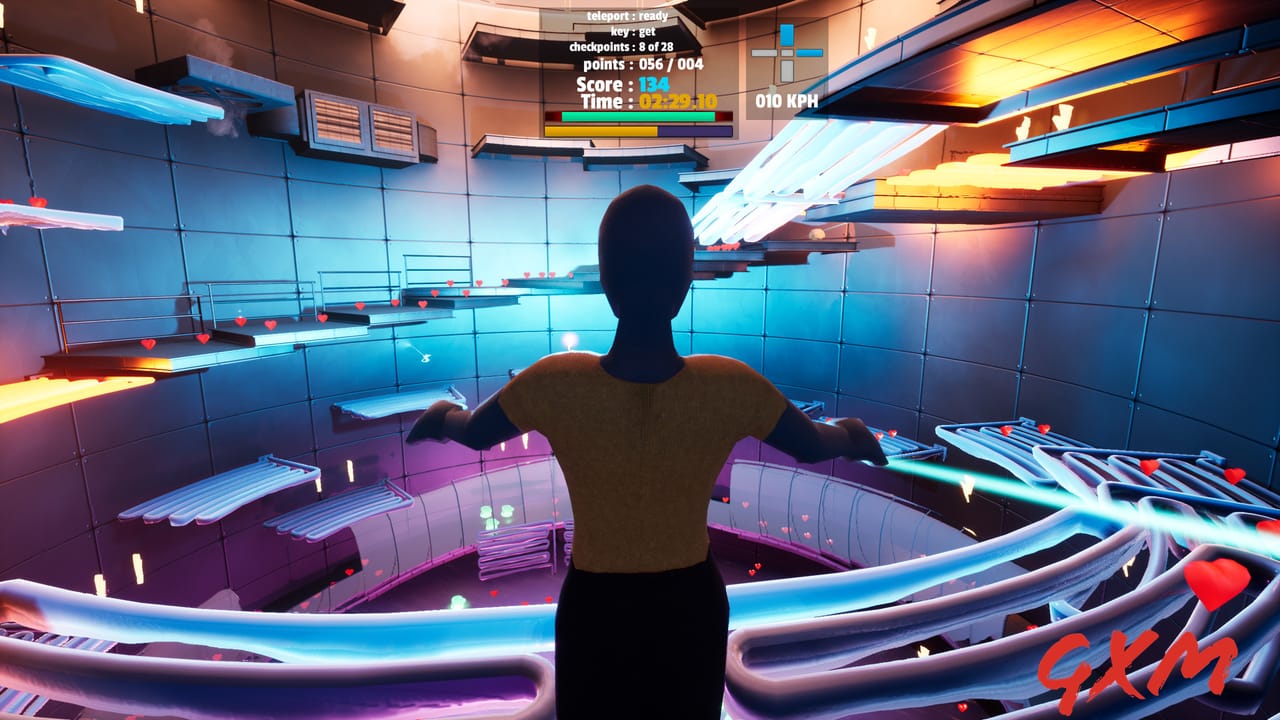Screen dimensions: 1280x720
Task: Click the teleport : ready status line
Action: (628, 16)
